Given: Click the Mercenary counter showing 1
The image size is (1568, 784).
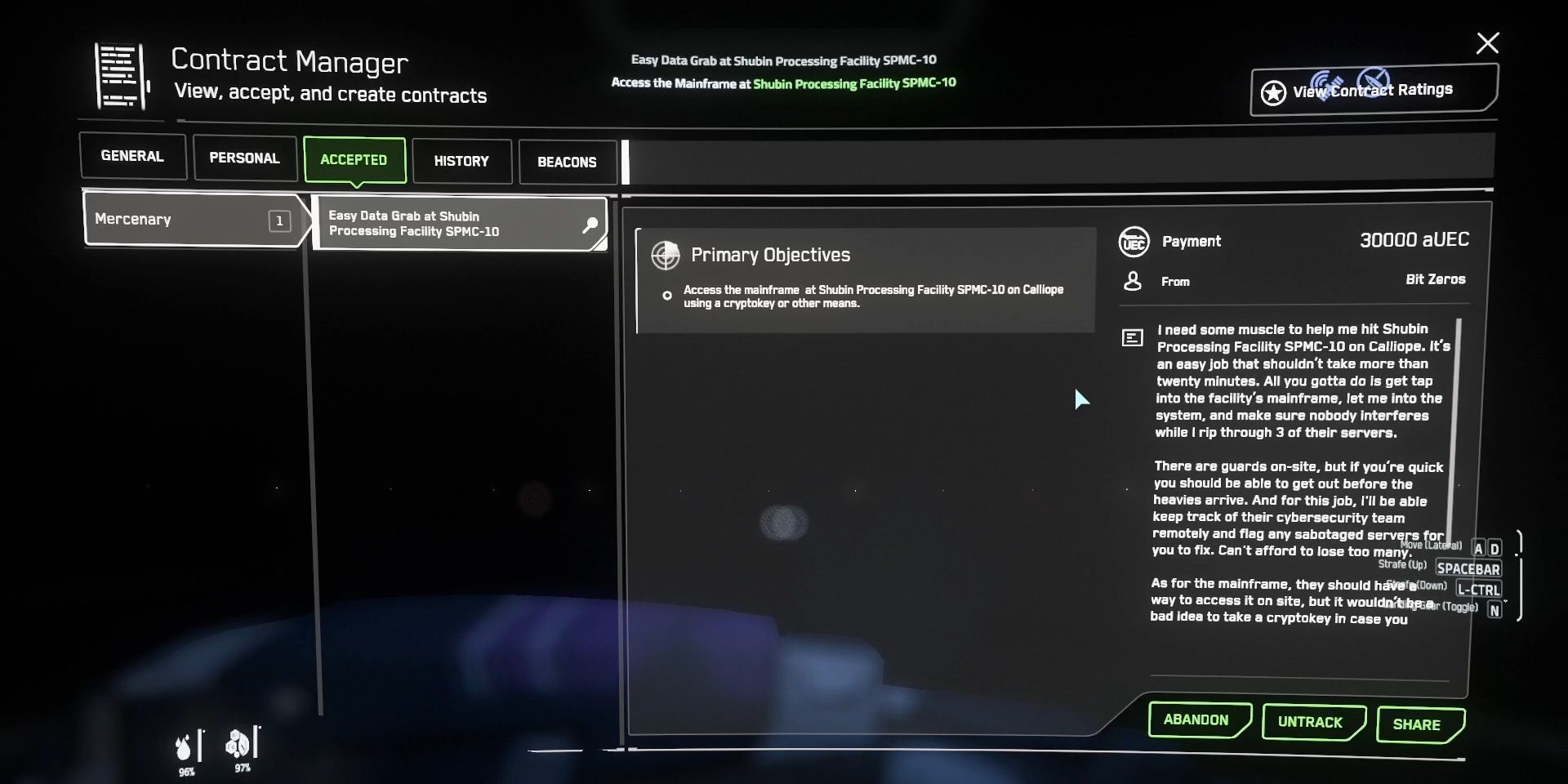Looking at the screenshot, I should click(279, 220).
